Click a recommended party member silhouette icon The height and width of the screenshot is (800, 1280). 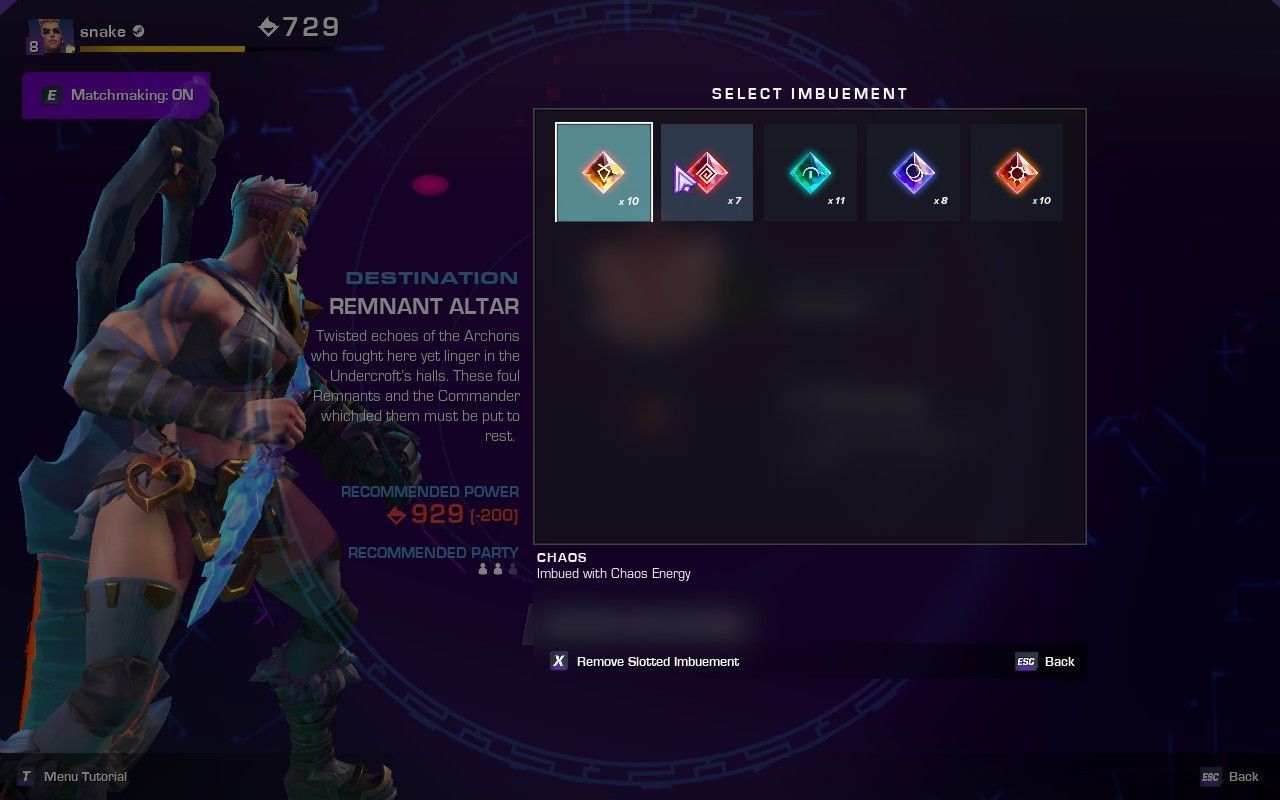[x=484, y=570]
